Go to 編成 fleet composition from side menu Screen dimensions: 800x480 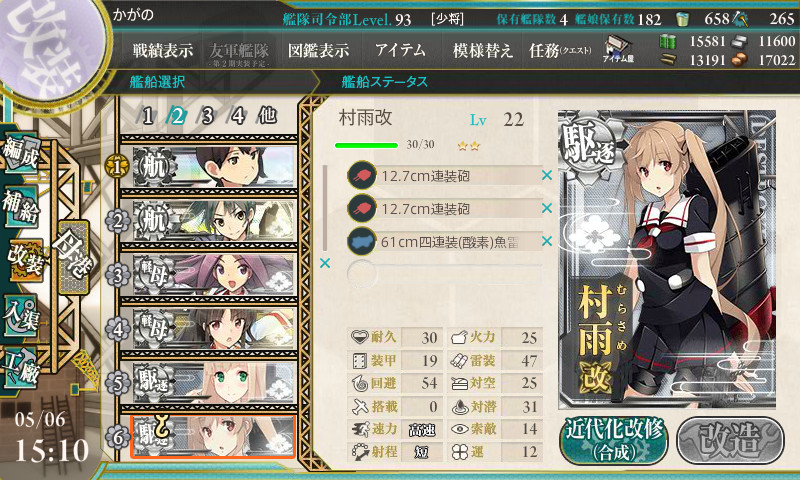tap(24, 151)
